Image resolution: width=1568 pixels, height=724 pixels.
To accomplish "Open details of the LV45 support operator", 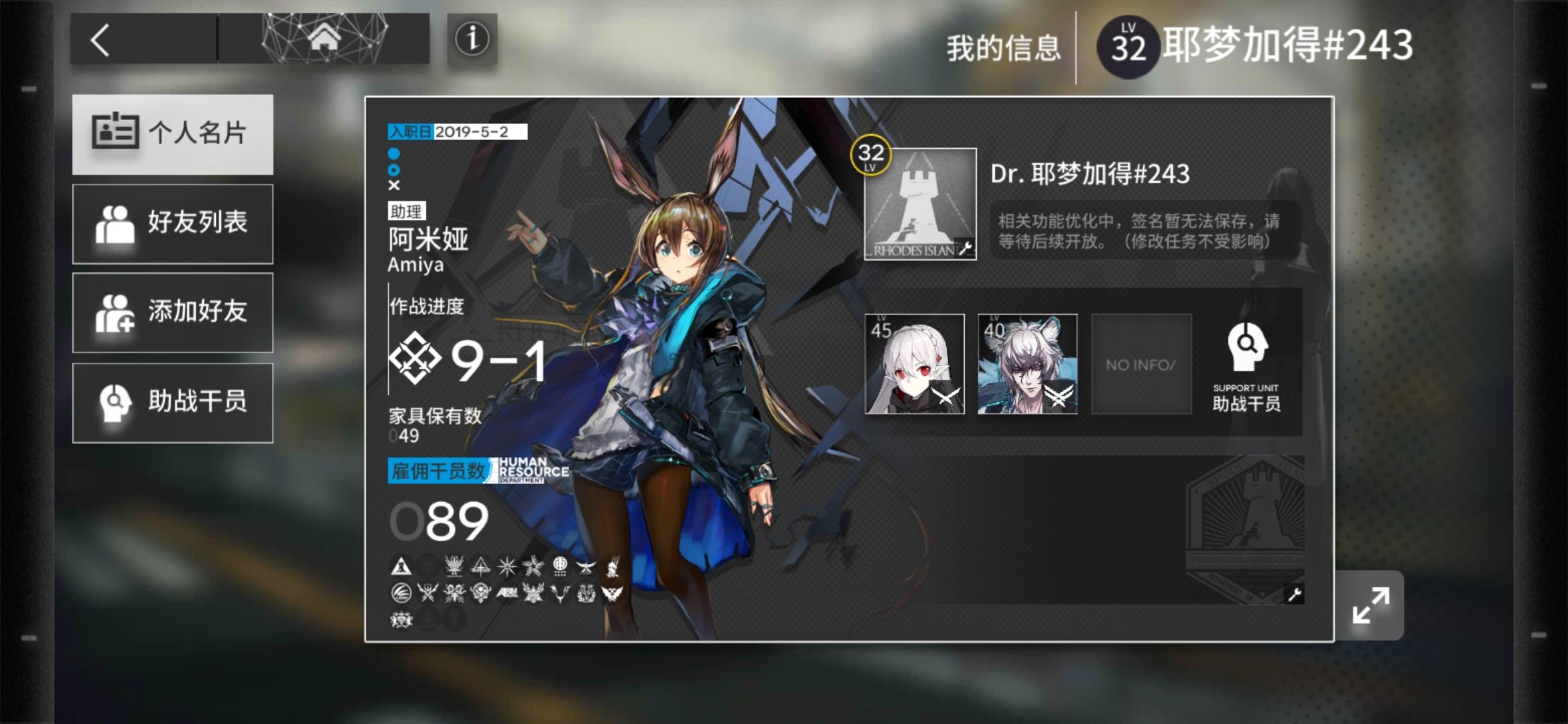I will coord(914,363).
